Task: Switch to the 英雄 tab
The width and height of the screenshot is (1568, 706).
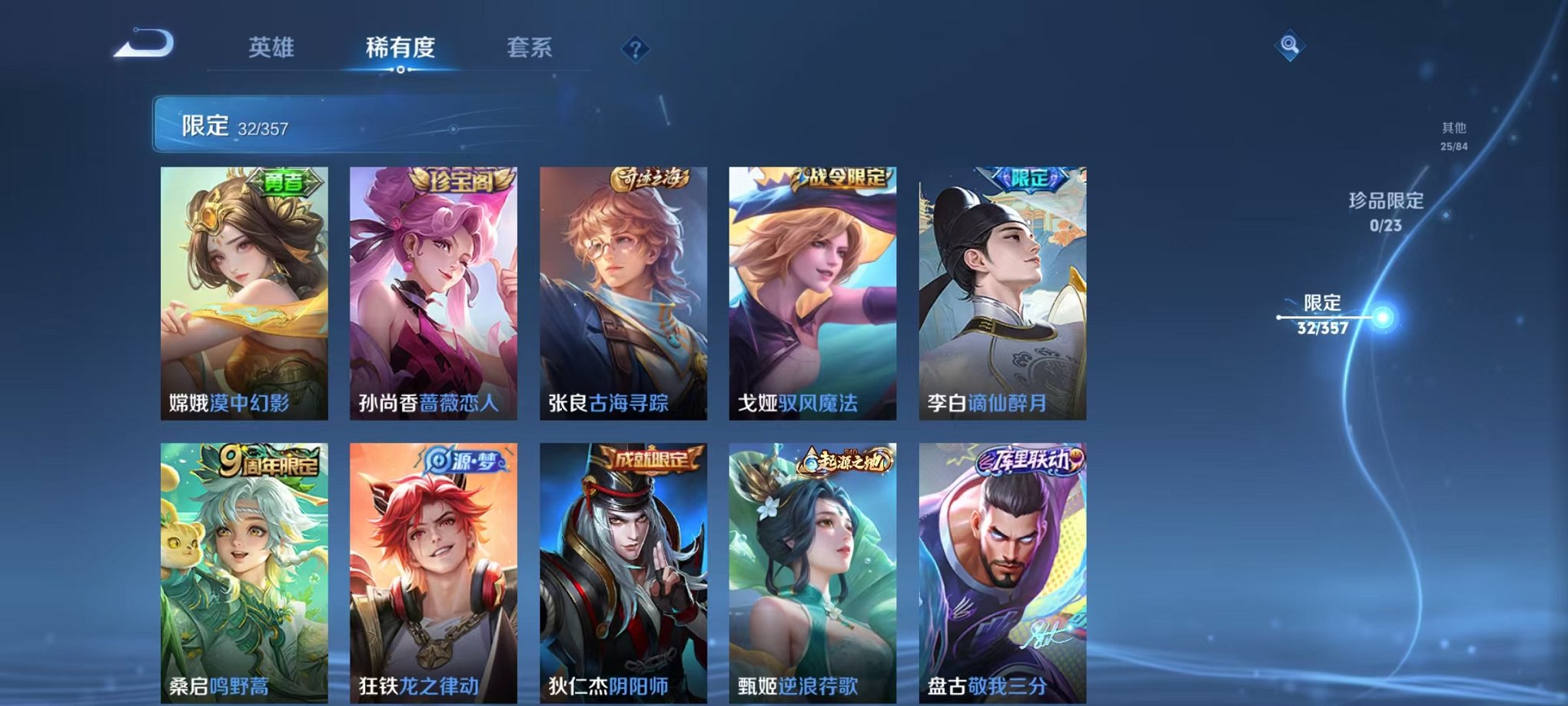Action: pyautogui.click(x=272, y=48)
